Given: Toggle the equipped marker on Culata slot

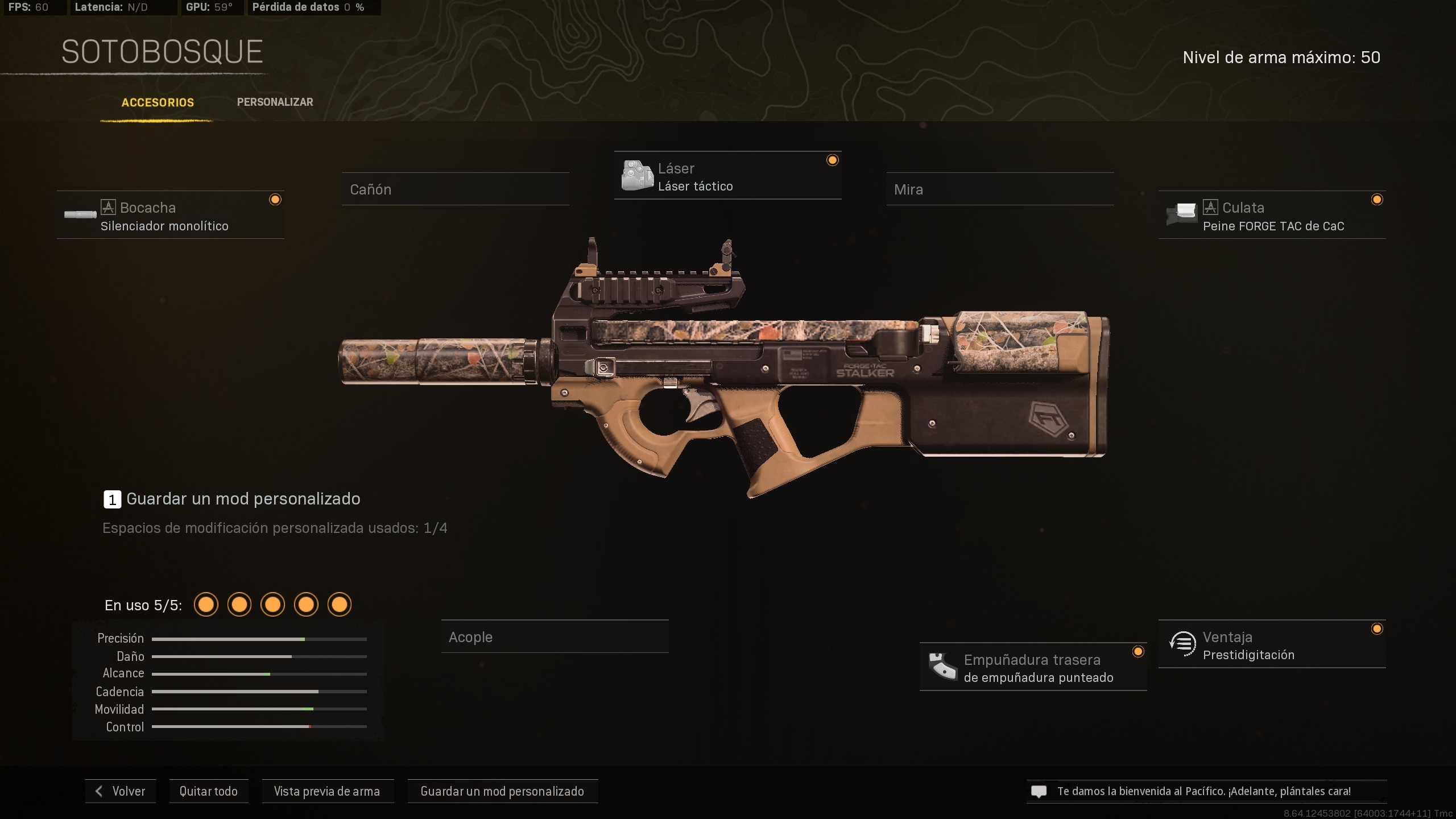Looking at the screenshot, I should click(x=1378, y=199).
